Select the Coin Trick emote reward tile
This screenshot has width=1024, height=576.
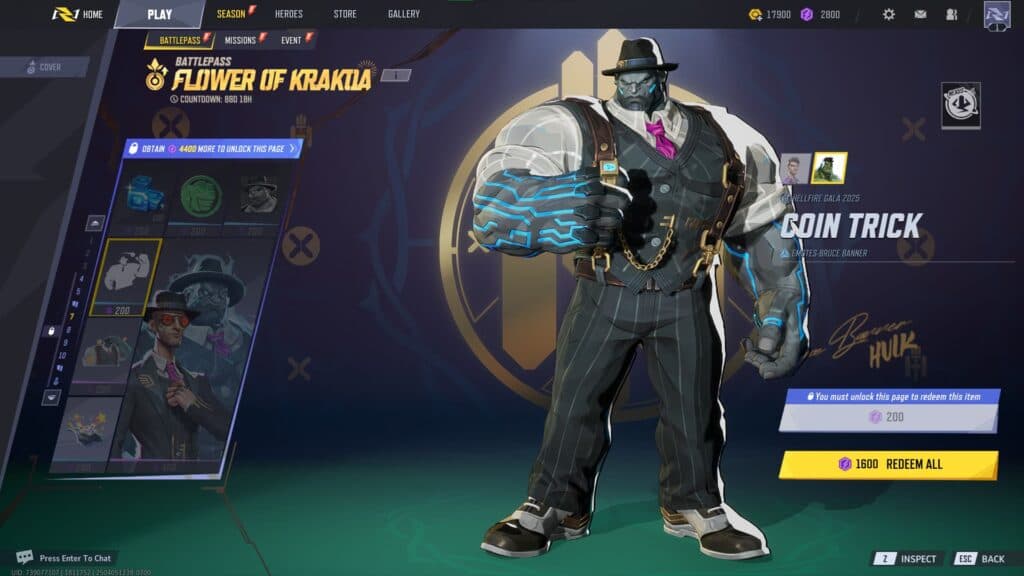coord(126,277)
